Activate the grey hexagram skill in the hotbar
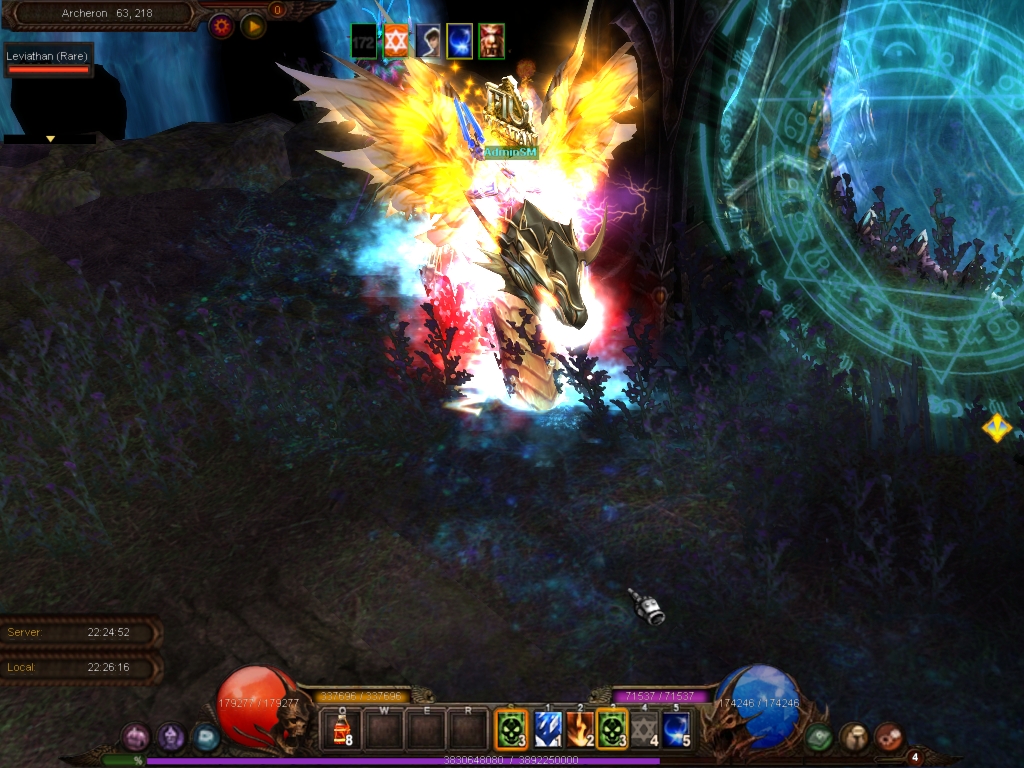Viewport: 1024px width, 768px height. click(644, 729)
